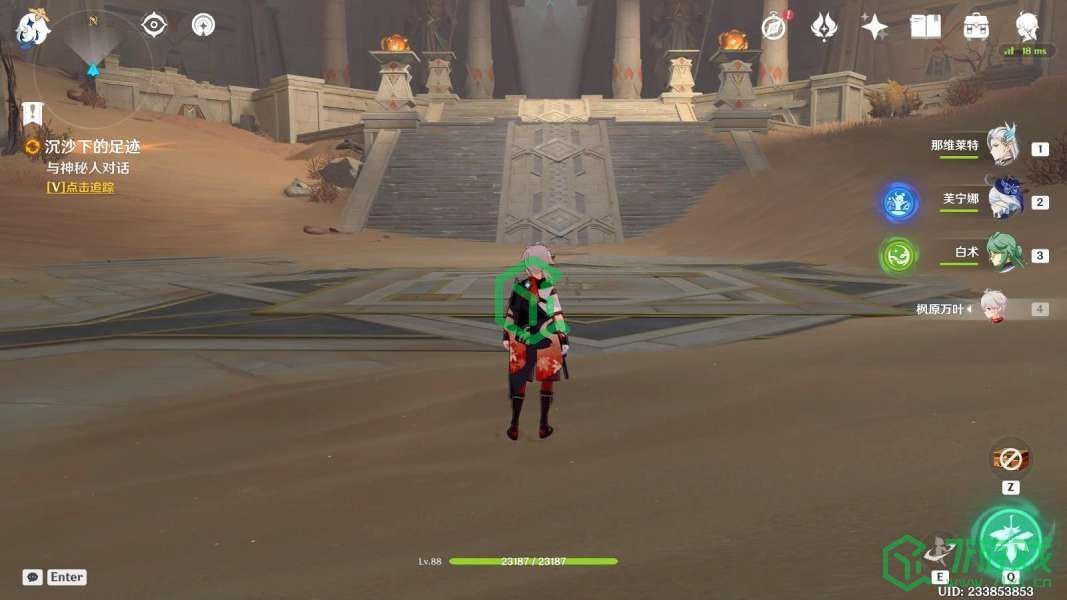This screenshot has height=600, width=1067.
Task: Open the events compass icon
Action: point(774,27)
